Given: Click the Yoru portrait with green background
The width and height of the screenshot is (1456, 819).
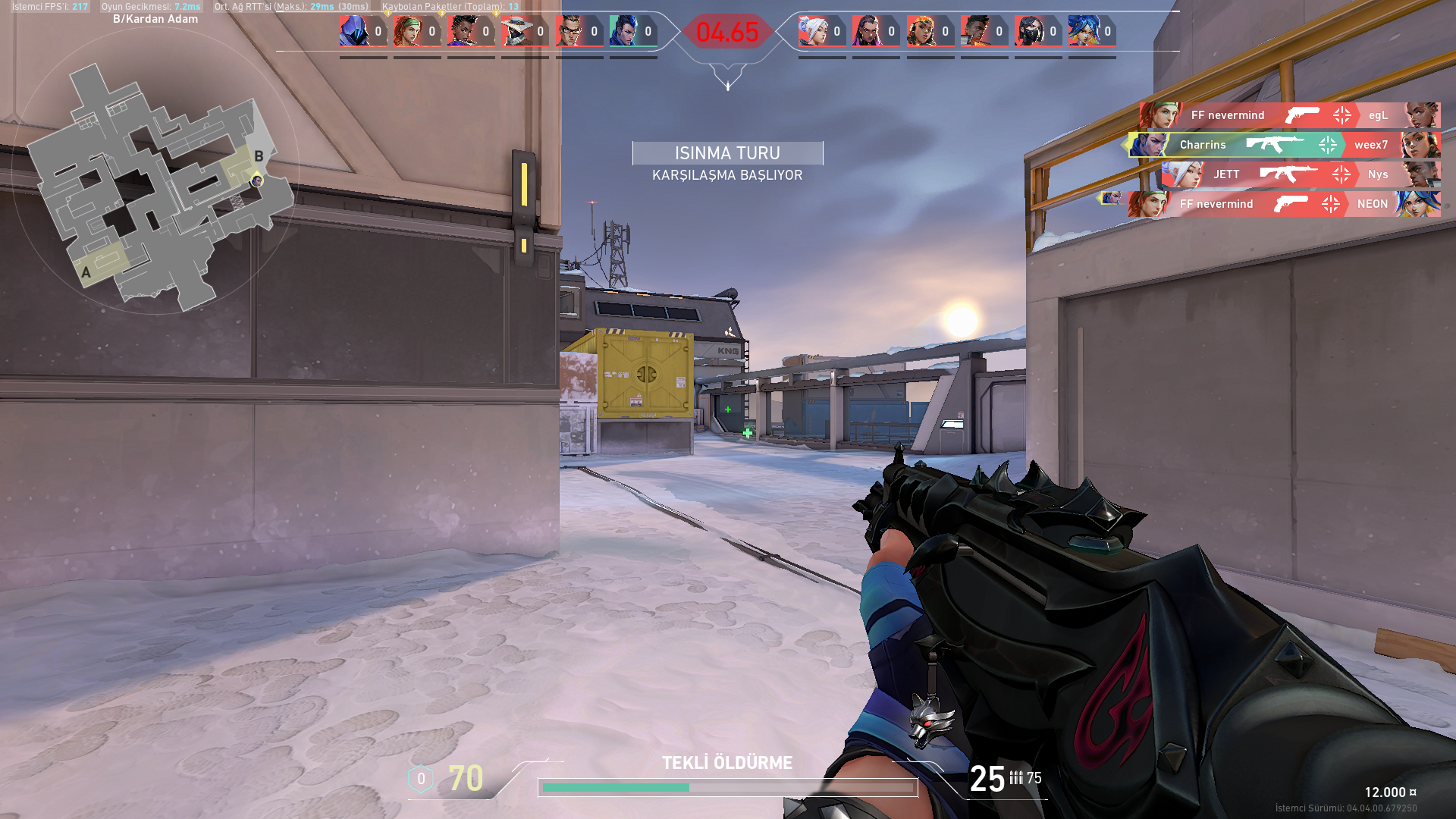Looking at the screenshot, I should tap(624, 31).
